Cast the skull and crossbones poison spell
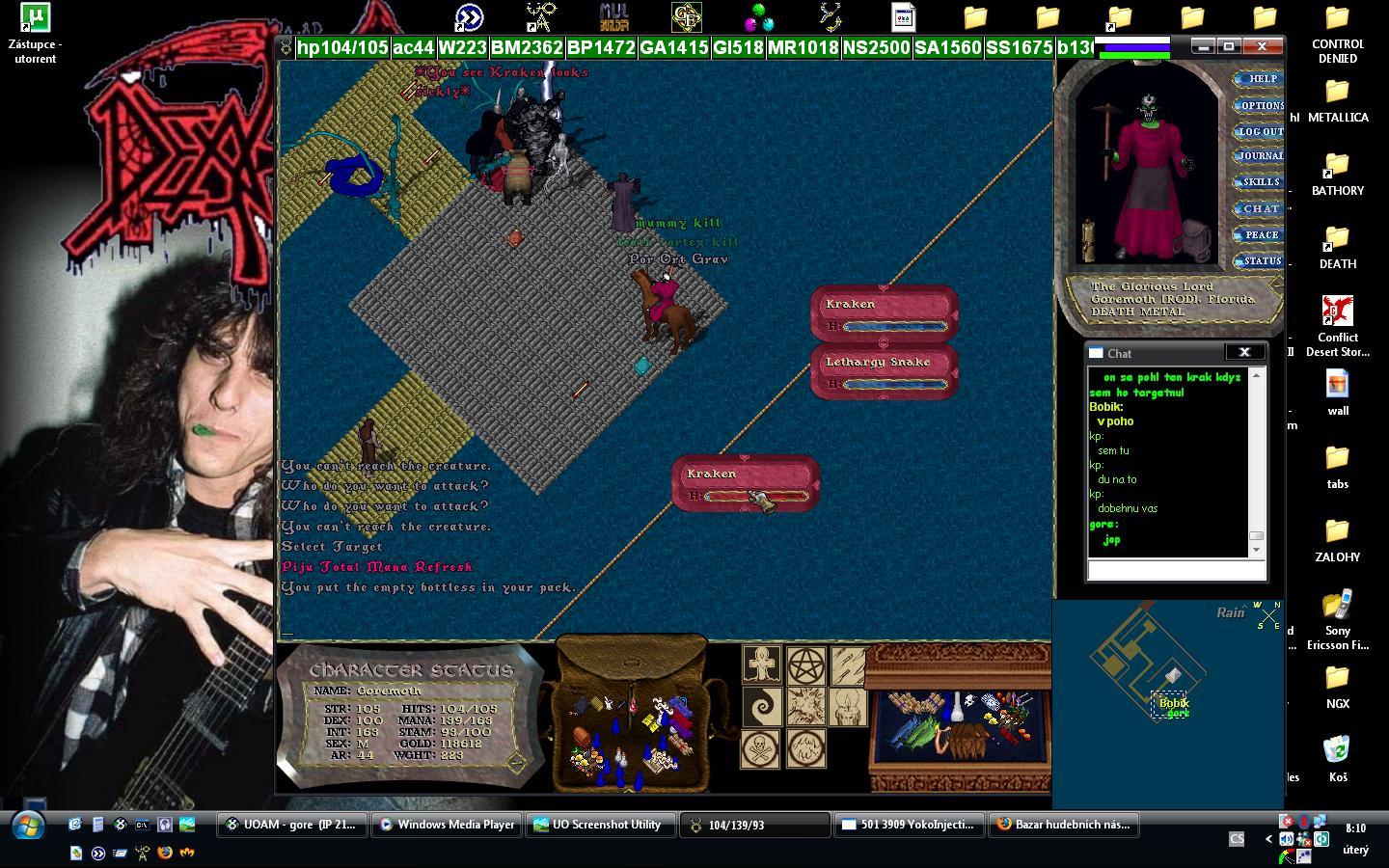 click(761, 749)
